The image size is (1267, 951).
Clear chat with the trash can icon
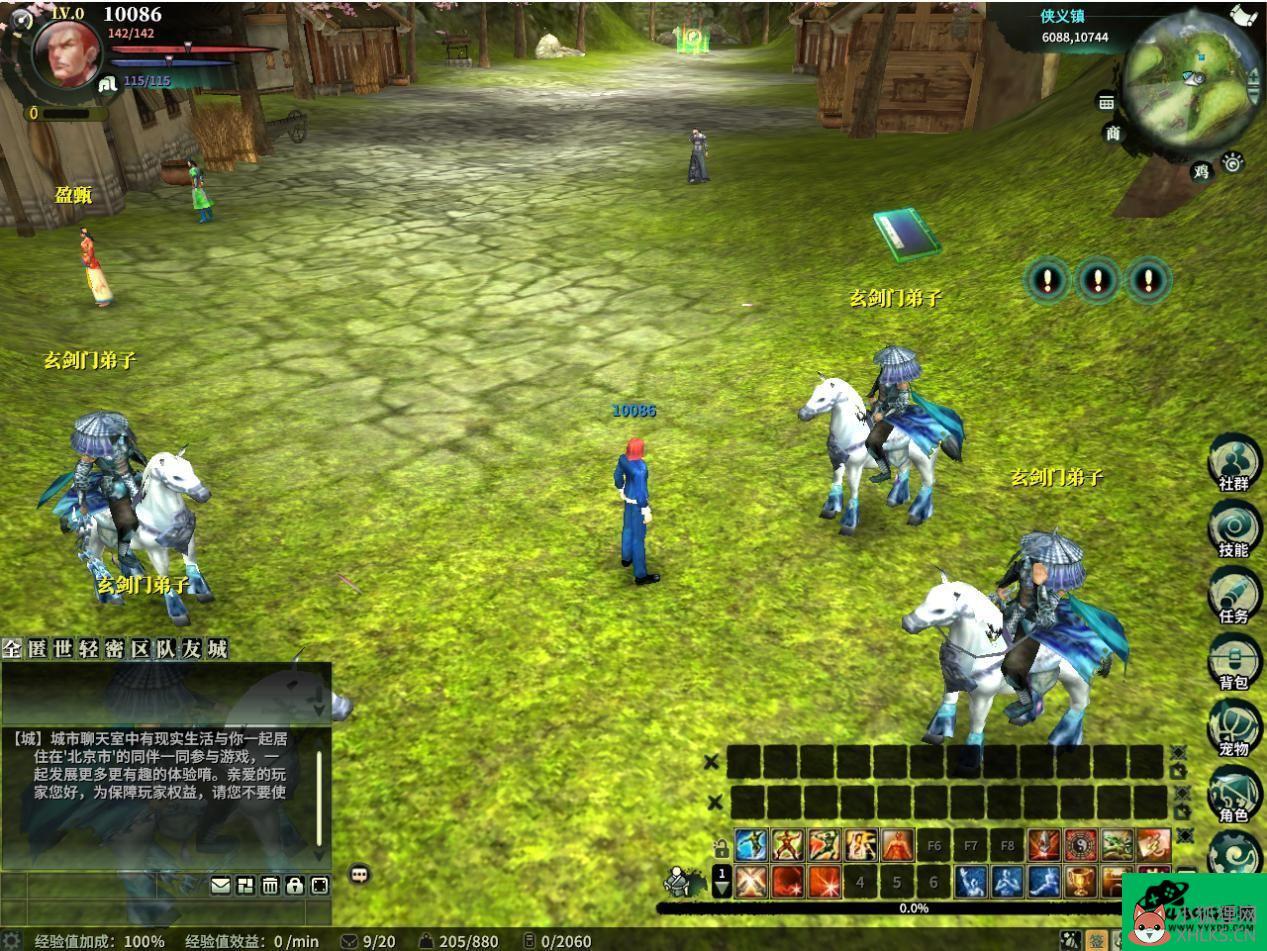tap(270, 885)
